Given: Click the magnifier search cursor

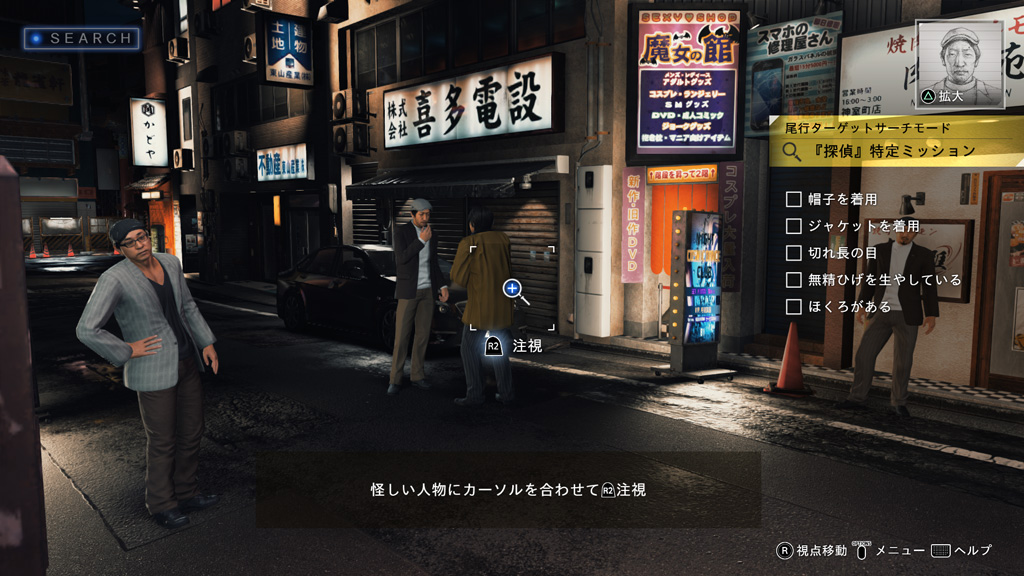Looking at the screenshot, I should [514, 289].
